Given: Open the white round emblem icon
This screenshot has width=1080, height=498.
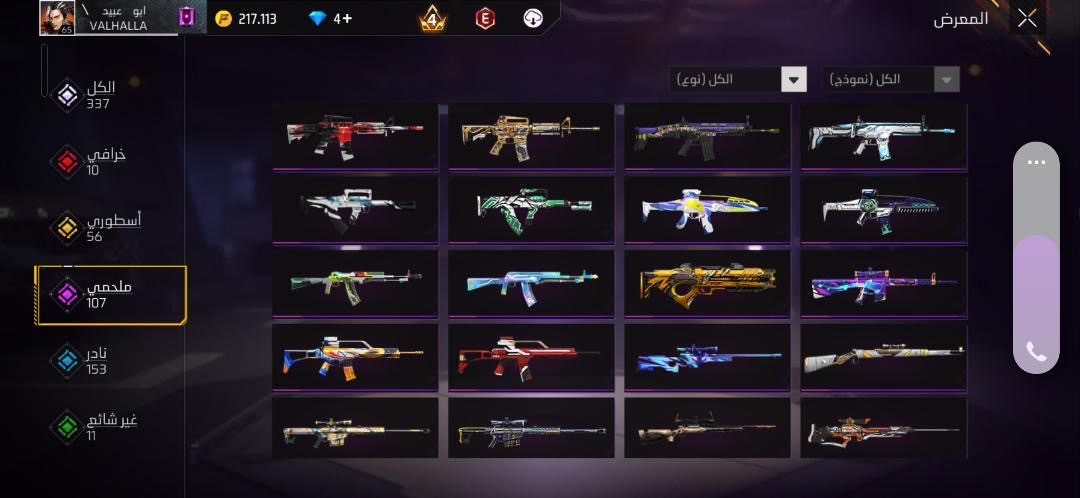Looking at the screenshot, I should [x=533, y=18].
